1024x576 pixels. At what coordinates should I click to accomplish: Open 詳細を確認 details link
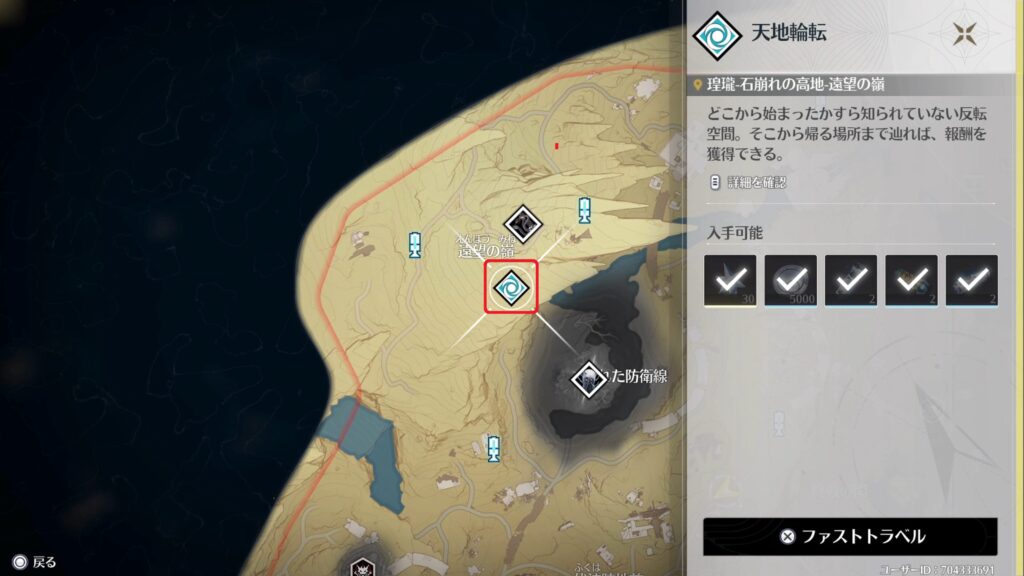click(748, 182)
